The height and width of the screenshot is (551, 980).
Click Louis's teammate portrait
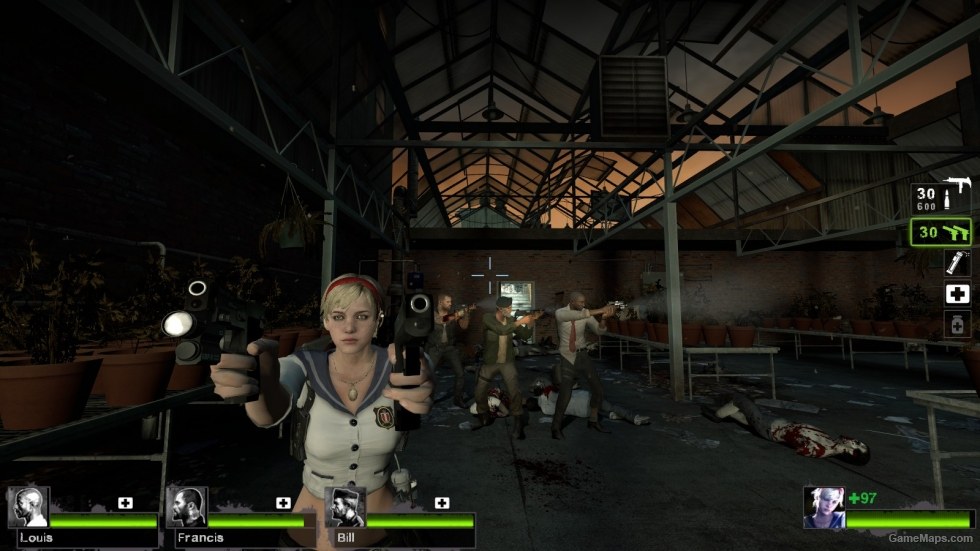[28, 507]
